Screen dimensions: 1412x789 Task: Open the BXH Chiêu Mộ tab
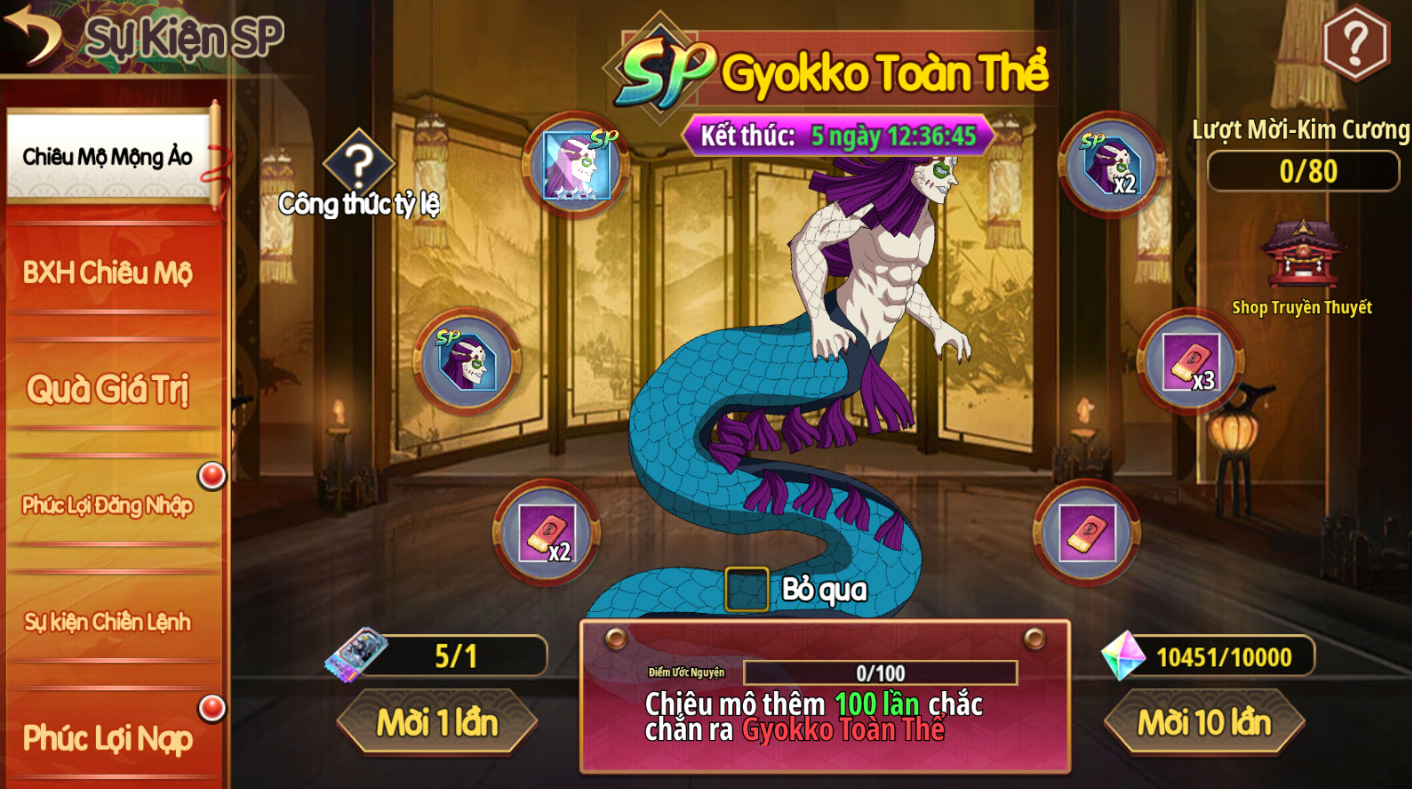pyautogui.click(x=108, y=272)
